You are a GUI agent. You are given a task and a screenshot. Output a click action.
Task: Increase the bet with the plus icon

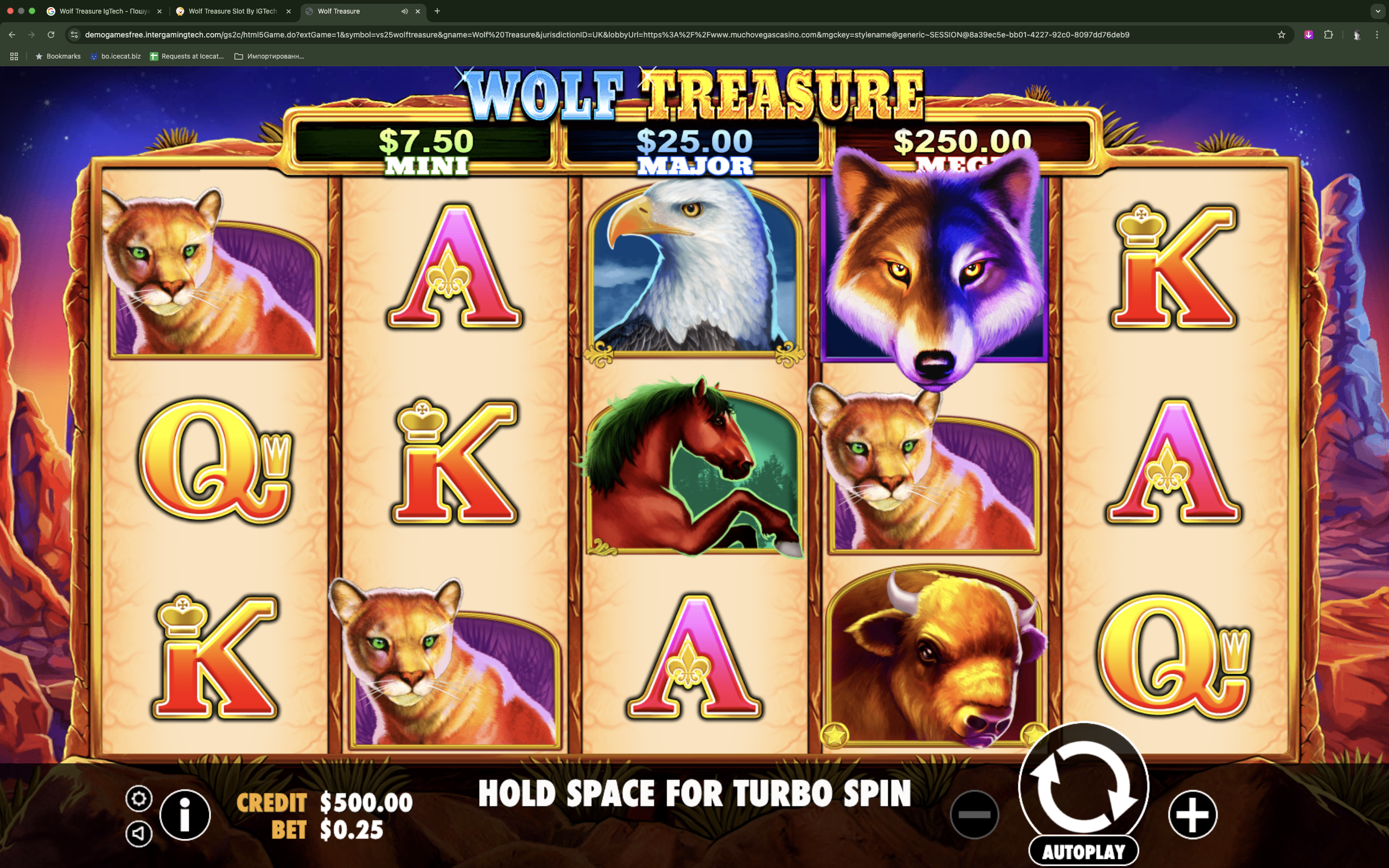point(1193,814)
